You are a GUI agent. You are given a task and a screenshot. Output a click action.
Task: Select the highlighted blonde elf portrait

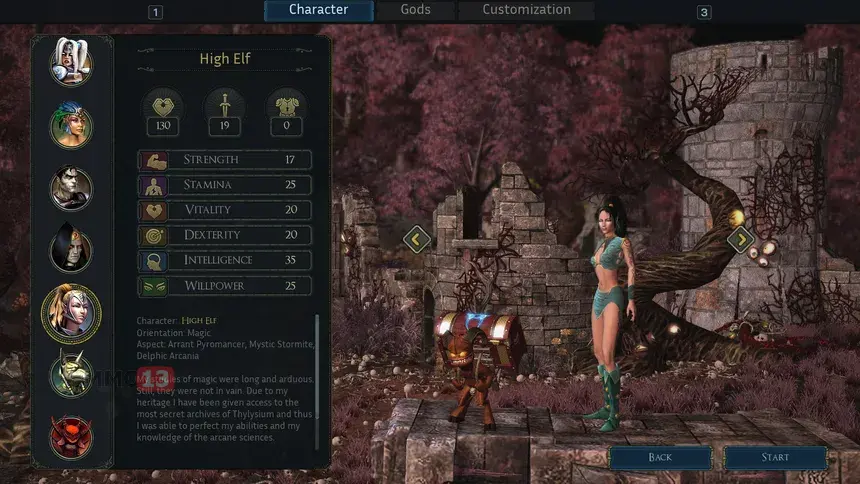[71, 313]
